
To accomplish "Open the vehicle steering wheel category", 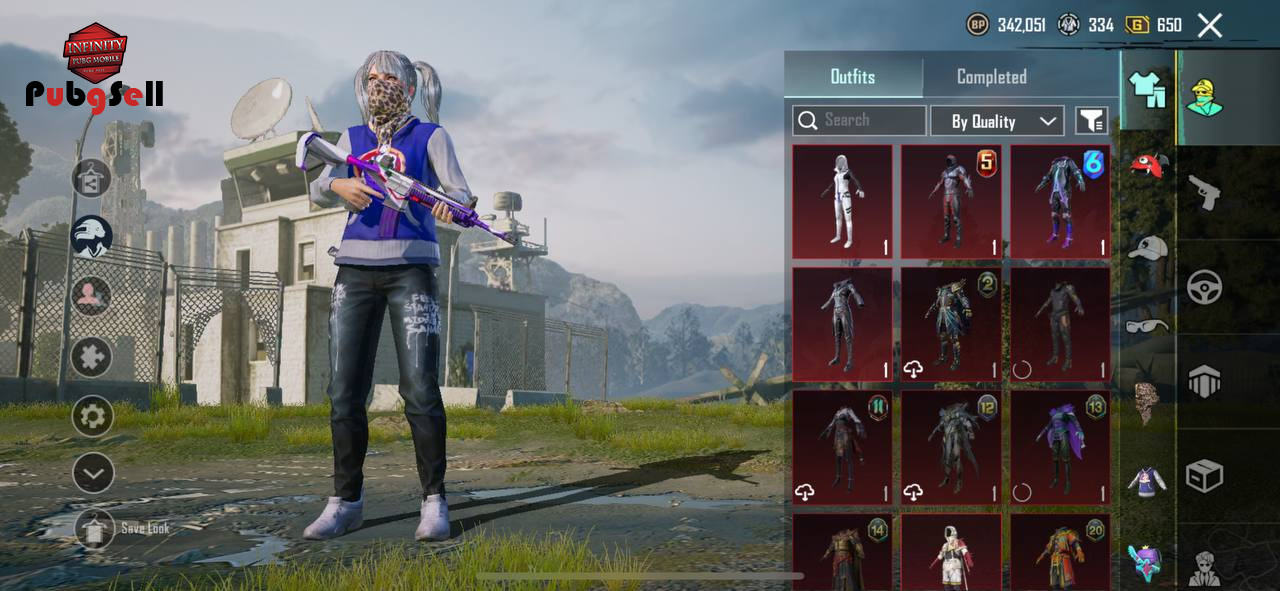I will point(1204,287).
